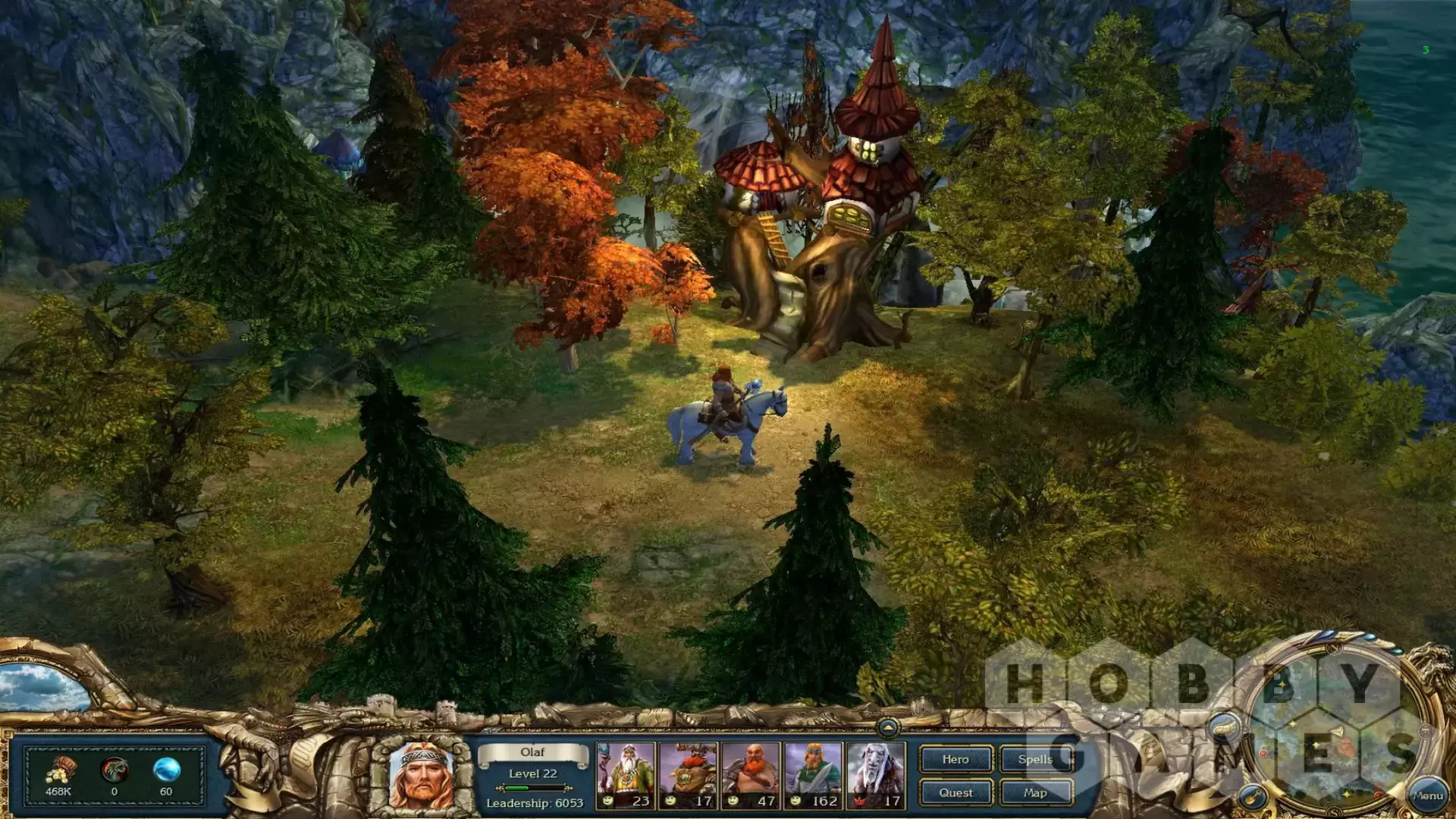This screenshot has width=1456, height=819.
Task: Open the Hero screen
Action: (955, 759)
